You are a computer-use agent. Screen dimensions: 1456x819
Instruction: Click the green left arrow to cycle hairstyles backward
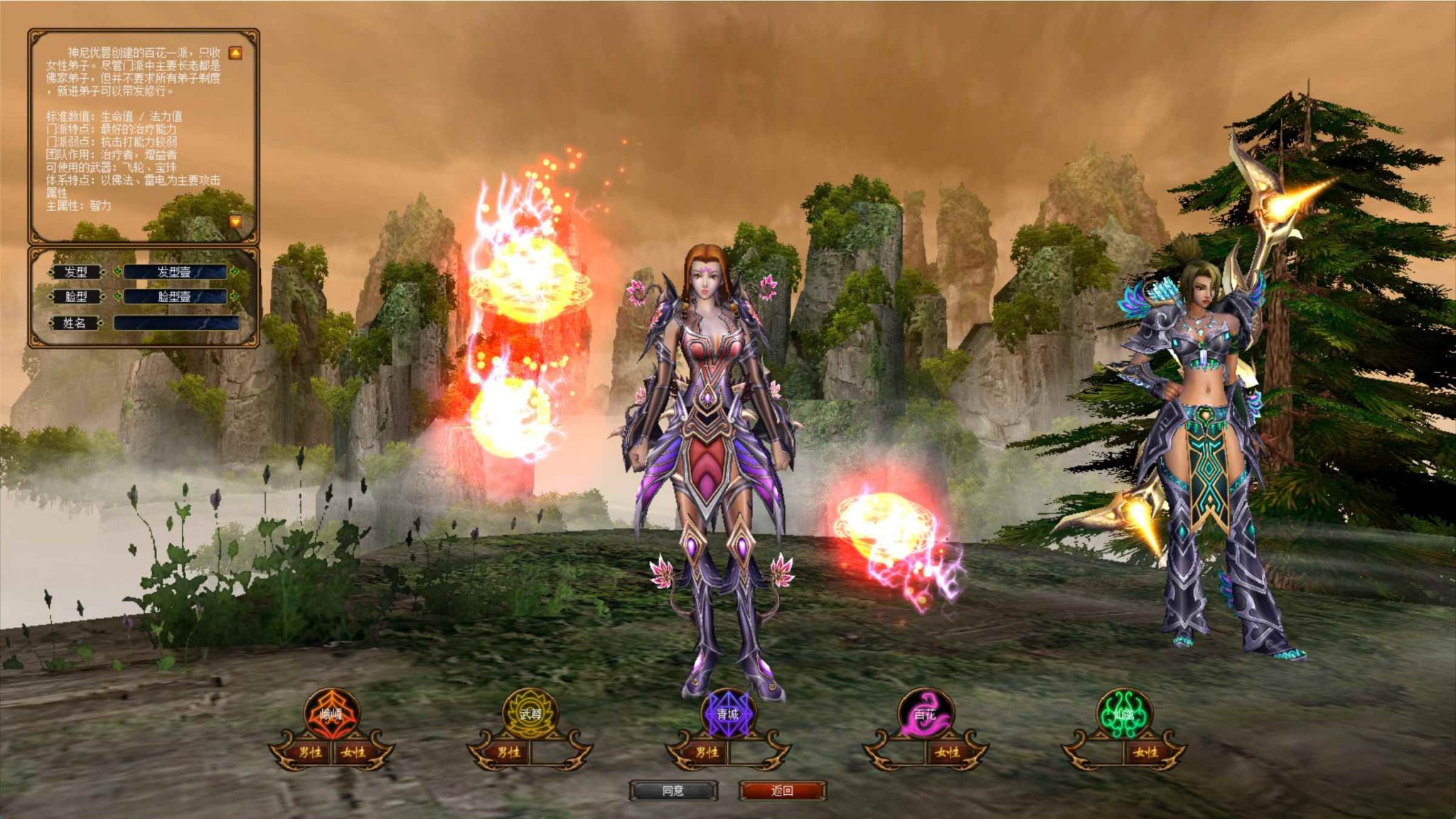(x=117, y=272)
